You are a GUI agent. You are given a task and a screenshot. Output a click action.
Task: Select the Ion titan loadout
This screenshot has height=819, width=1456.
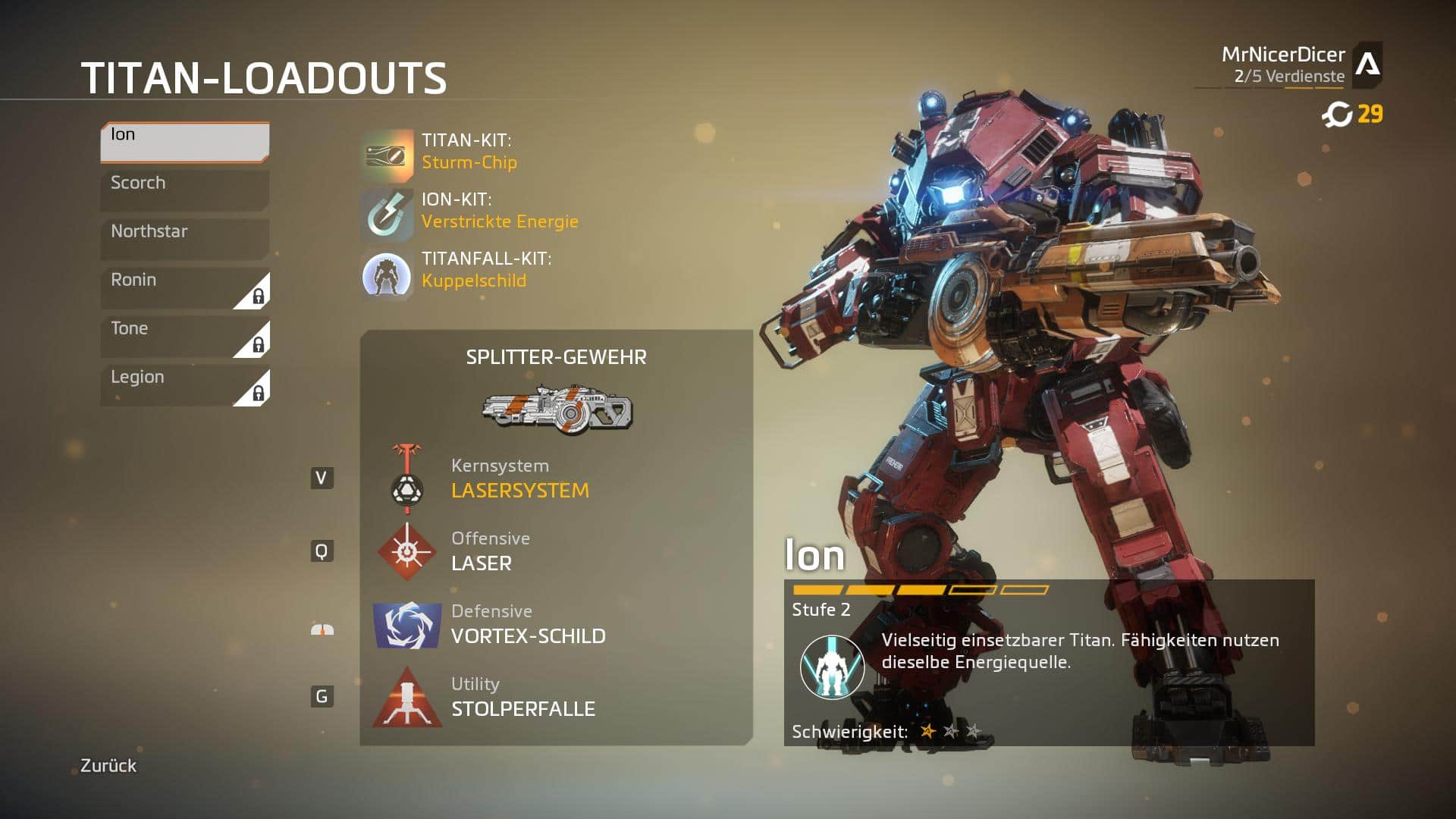tap(184, 142)
